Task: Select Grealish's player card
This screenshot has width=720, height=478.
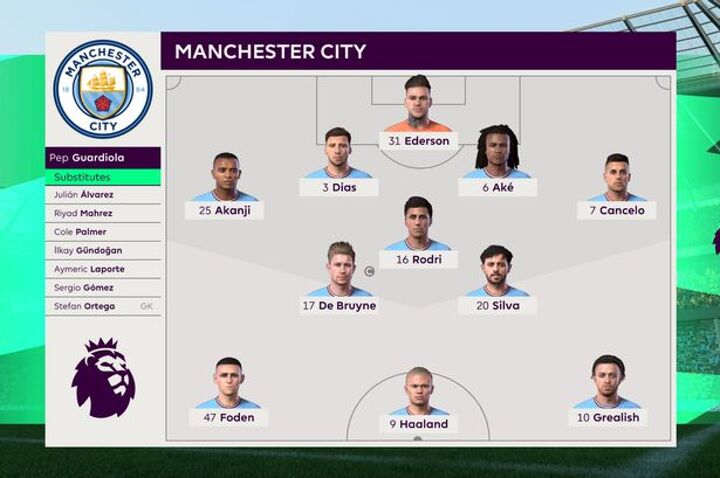Action: point(607,393)
